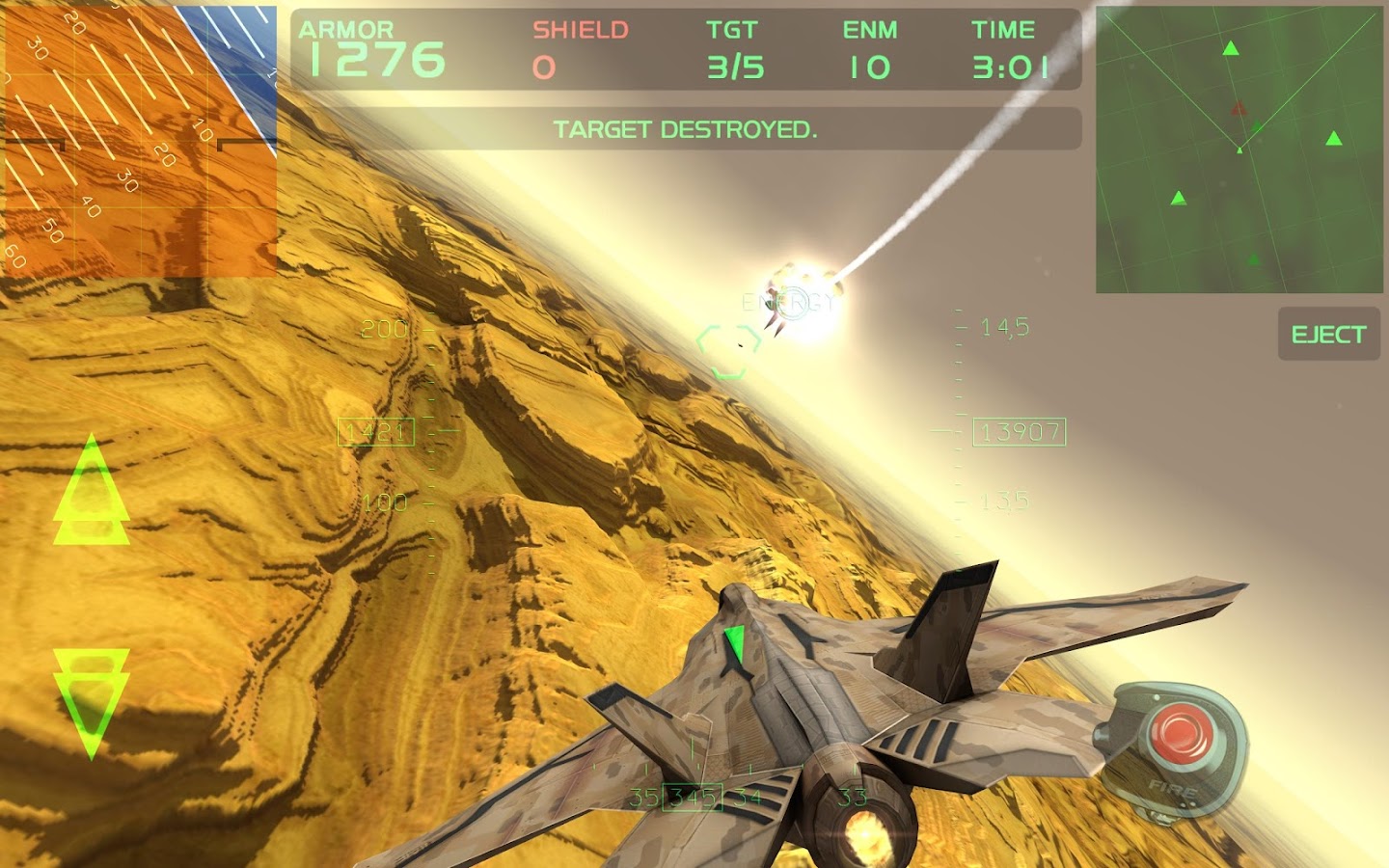Click the green heading arrow on the jet's fuselage
Image resolution: width=1389 pixels, height=868 pixels.
[x=735, y=638]
